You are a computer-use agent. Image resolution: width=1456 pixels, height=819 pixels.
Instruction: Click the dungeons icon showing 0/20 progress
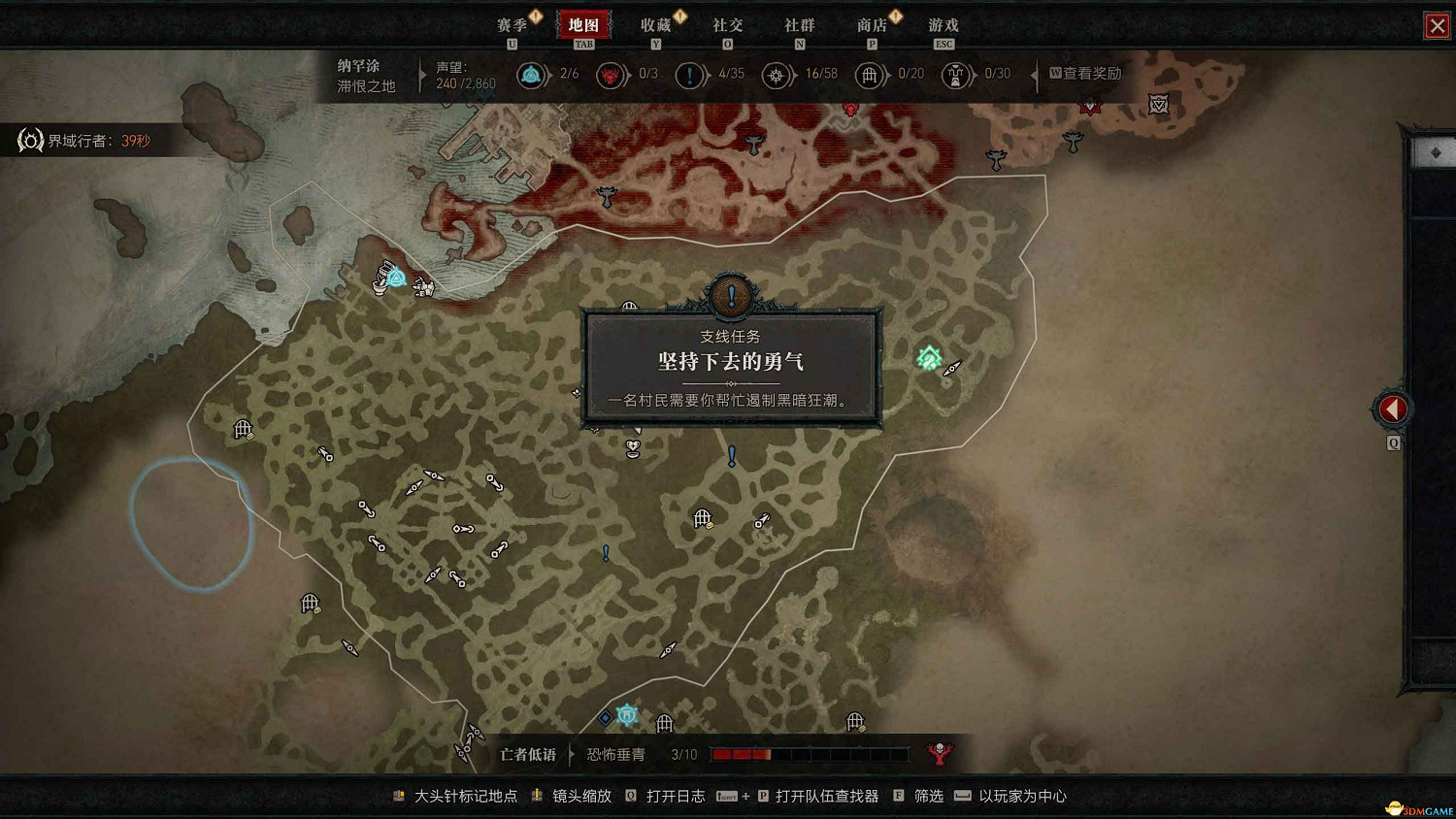click(x=871, y=75)
